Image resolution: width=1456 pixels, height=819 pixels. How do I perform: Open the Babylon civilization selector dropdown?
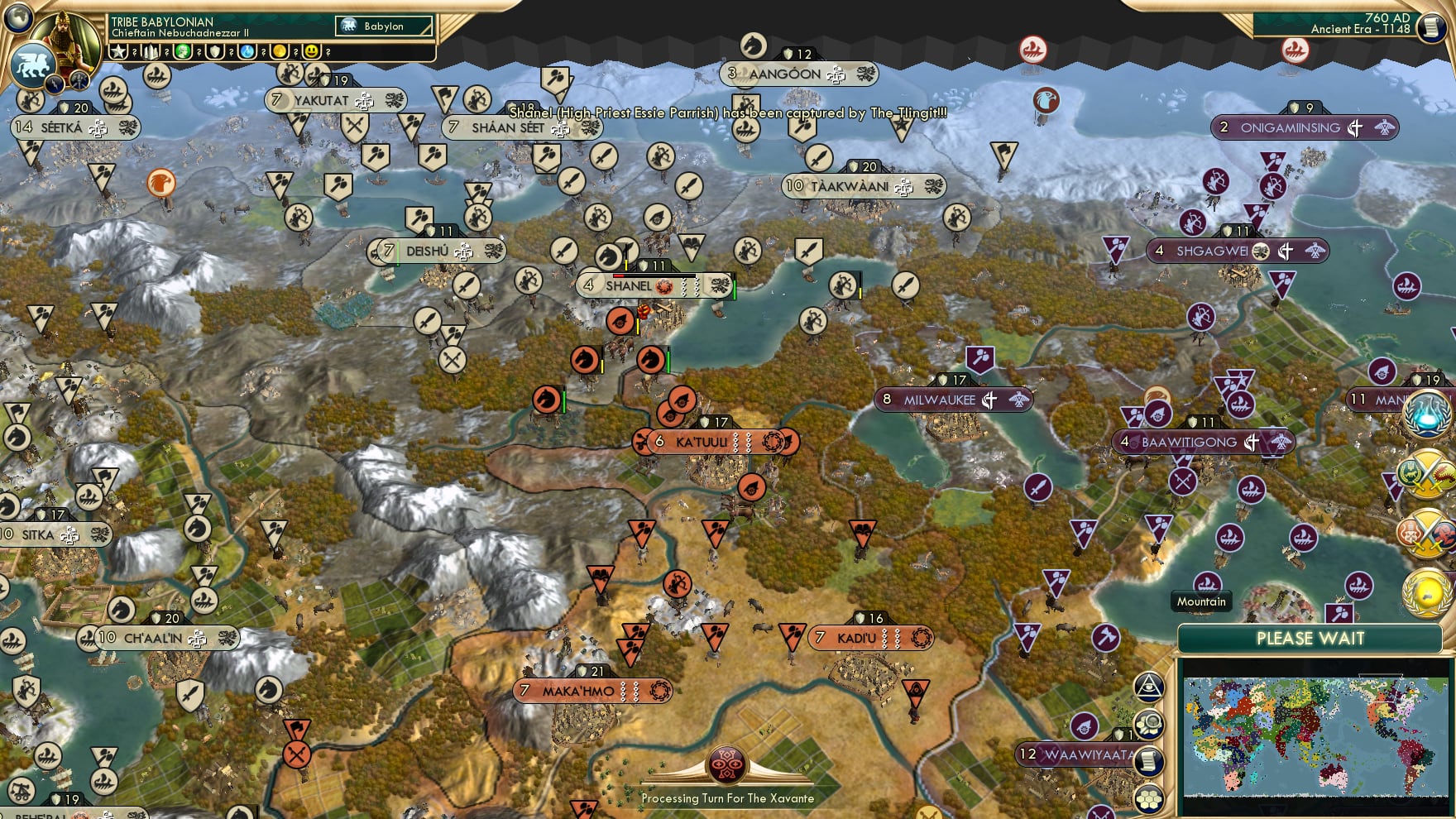coord(383,26)
